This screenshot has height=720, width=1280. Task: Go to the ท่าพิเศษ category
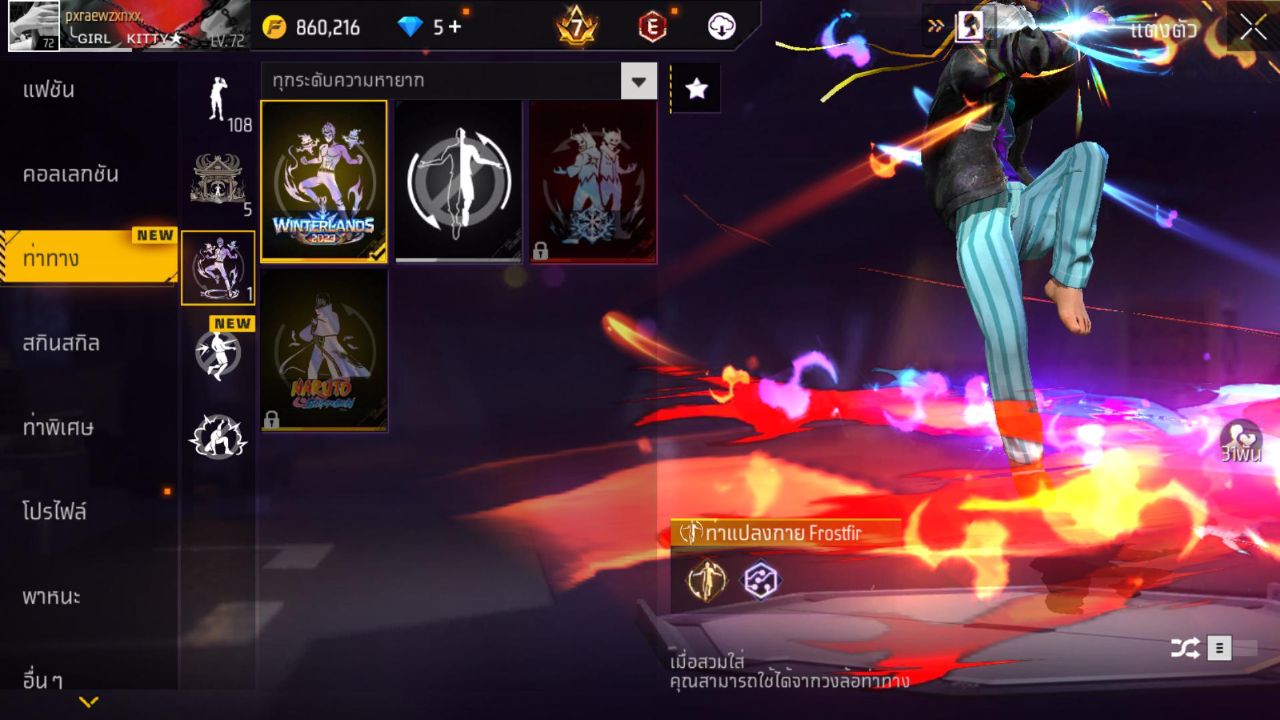58,427
